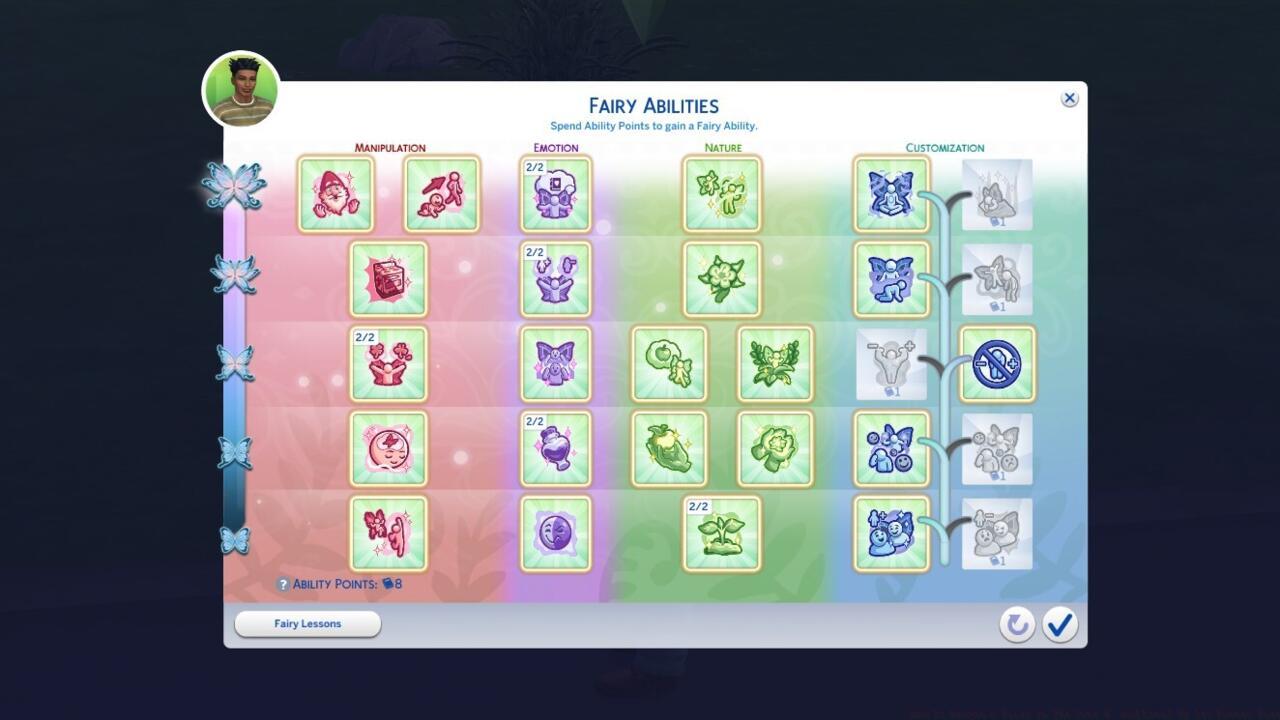Select the toddler age-up Manipulation ability

point(442,193)
